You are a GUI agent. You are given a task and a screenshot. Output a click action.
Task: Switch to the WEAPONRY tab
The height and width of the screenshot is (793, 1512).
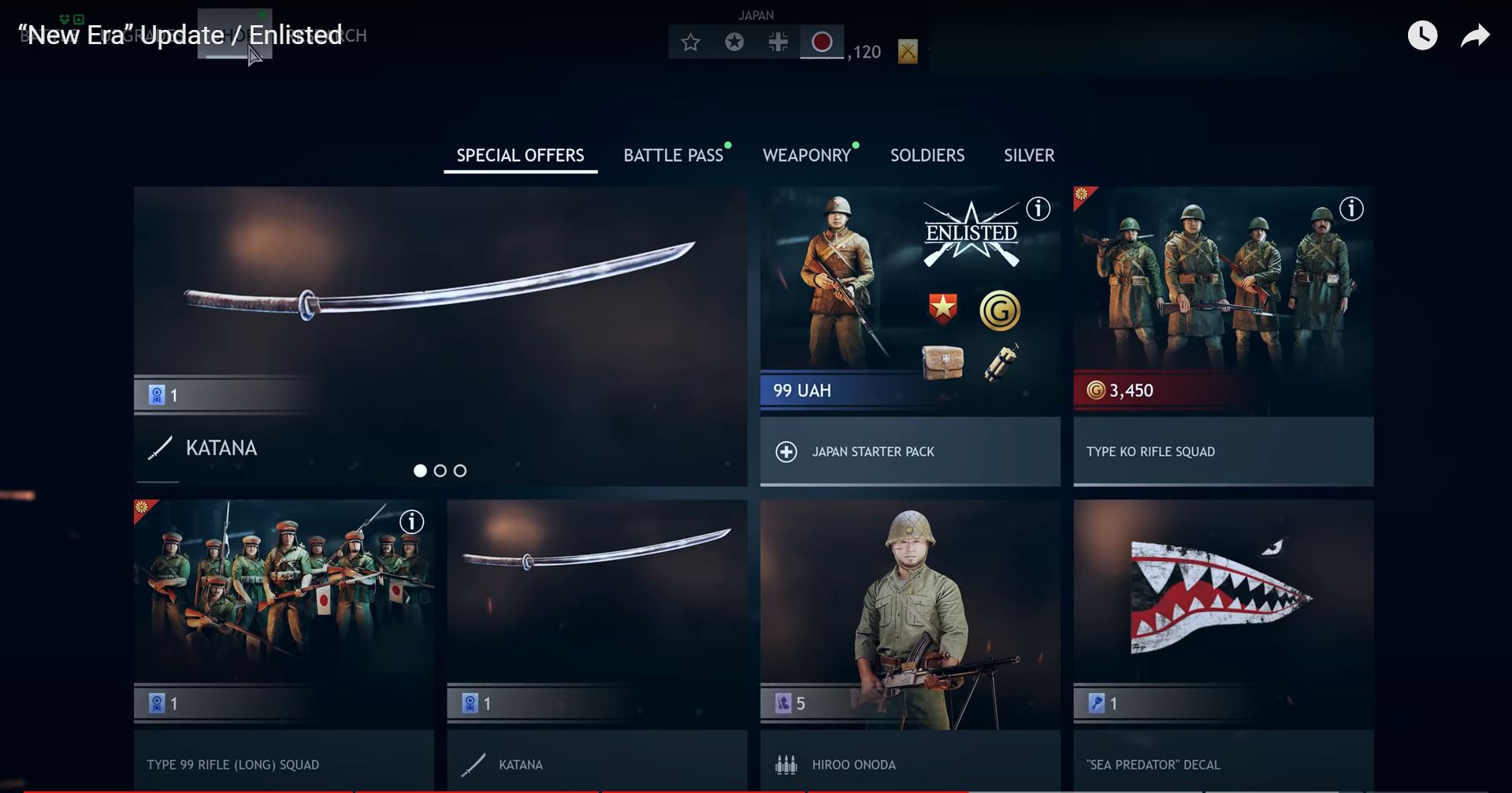coord(808,155)
